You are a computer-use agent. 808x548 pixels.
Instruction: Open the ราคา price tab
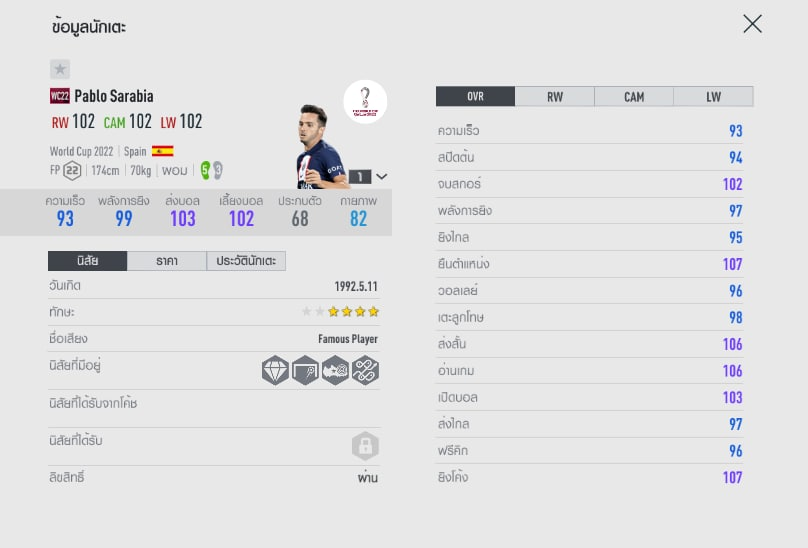click(x=167, y=261)
